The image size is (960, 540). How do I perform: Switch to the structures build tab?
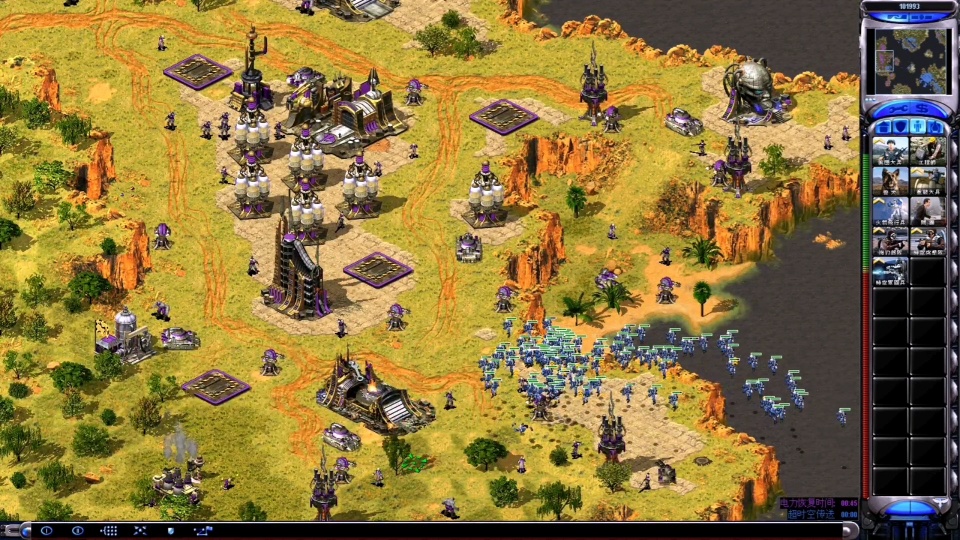pos(883,127)
